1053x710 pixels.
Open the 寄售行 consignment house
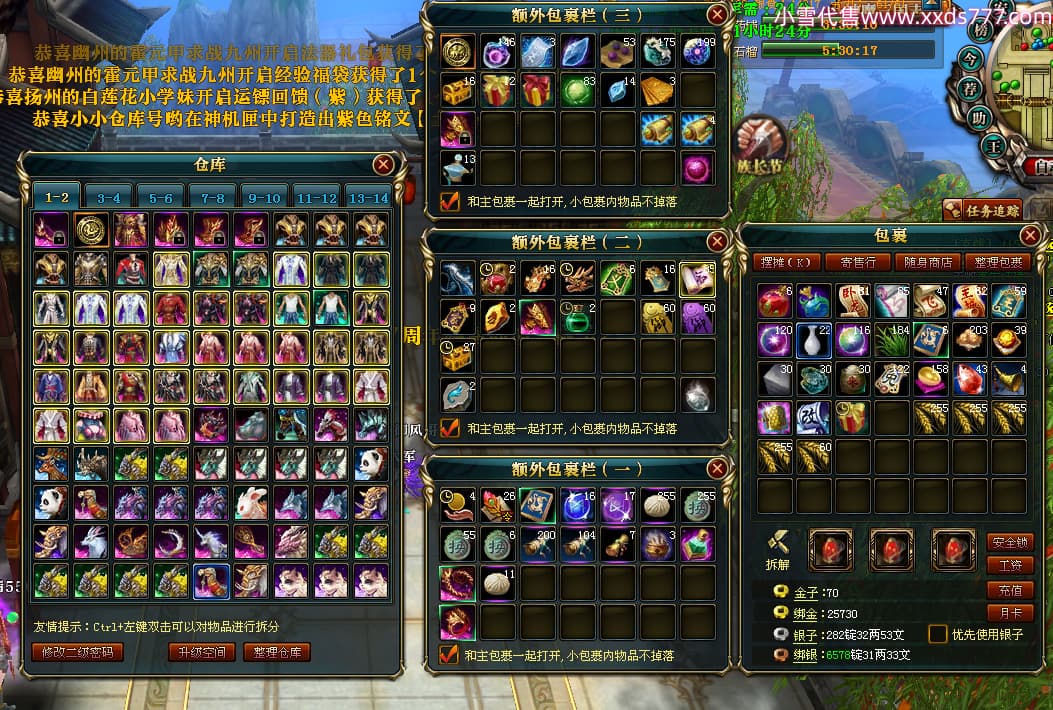857,262
